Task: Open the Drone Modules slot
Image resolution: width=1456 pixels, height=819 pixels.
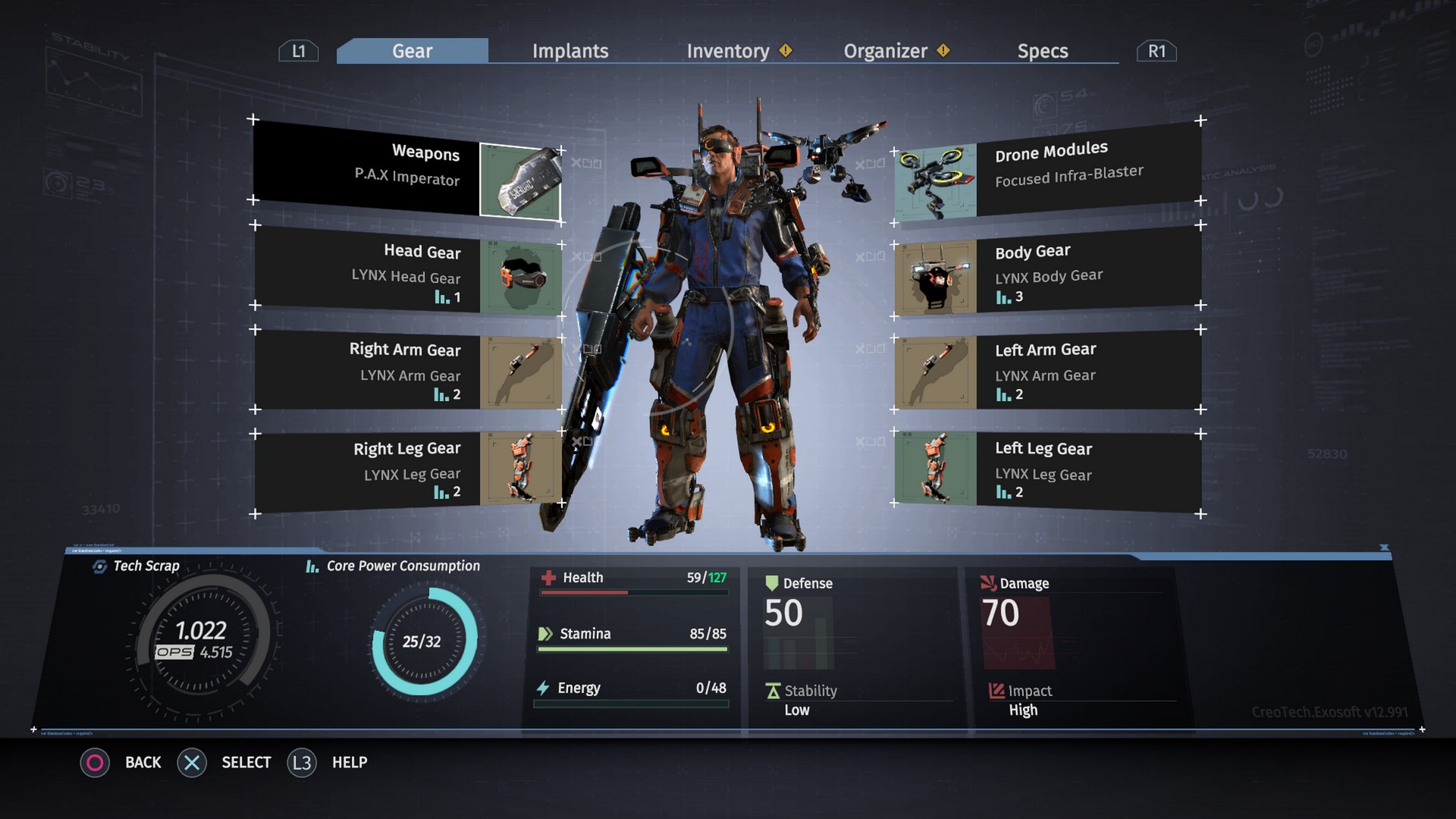Action: pos(1048,168)
